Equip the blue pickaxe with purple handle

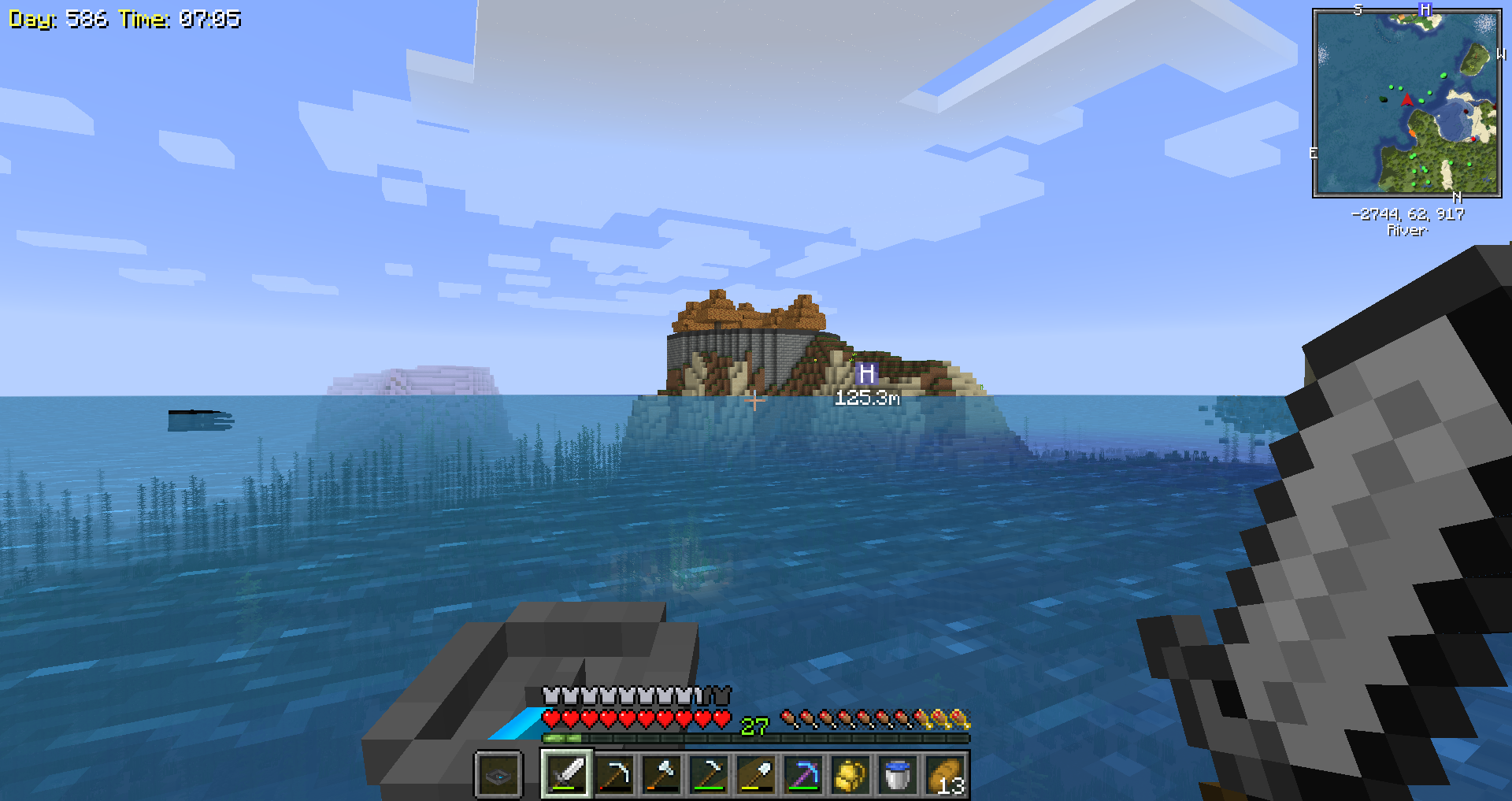tap(803, 774)
